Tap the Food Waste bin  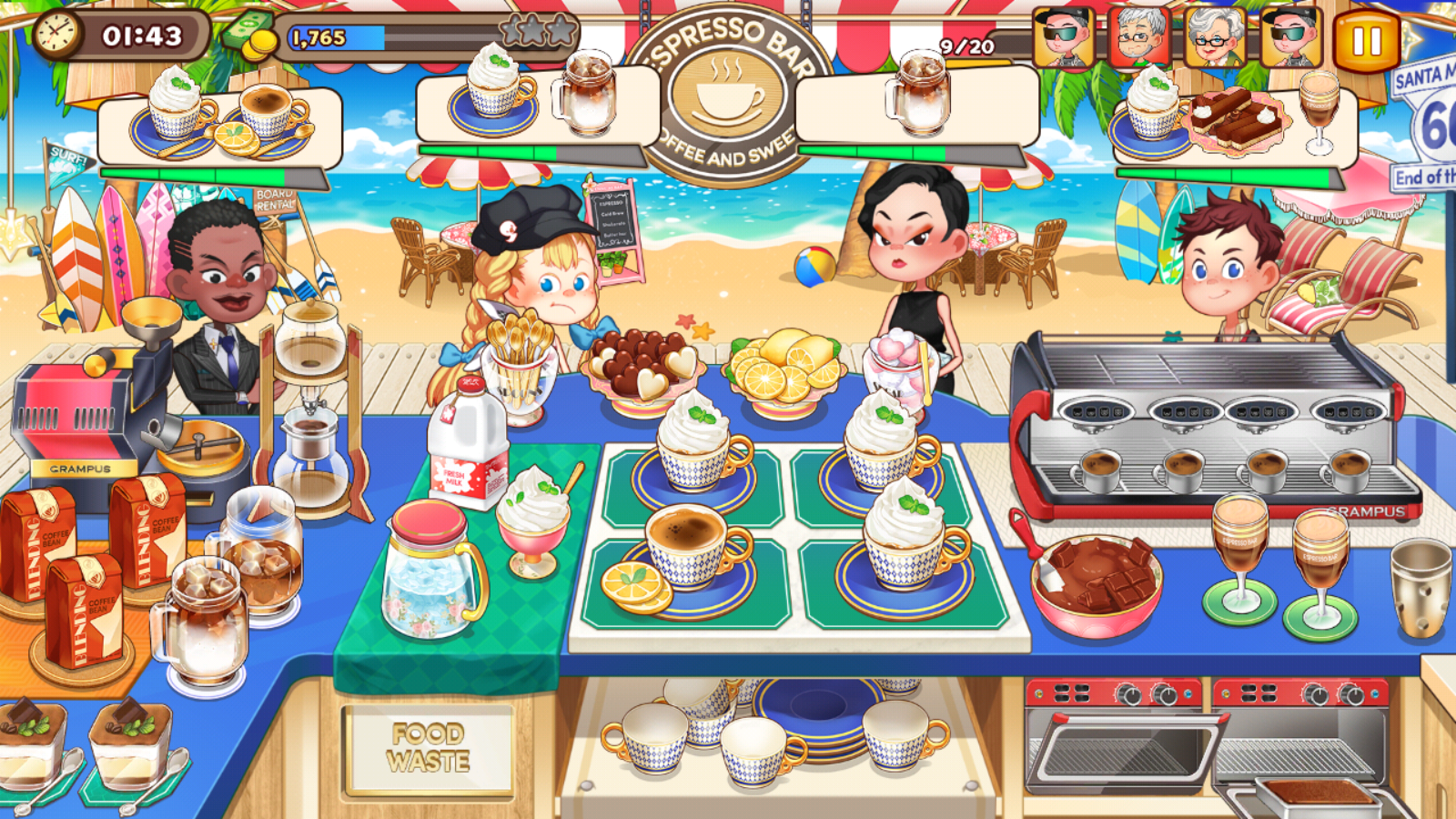[428, 748]
